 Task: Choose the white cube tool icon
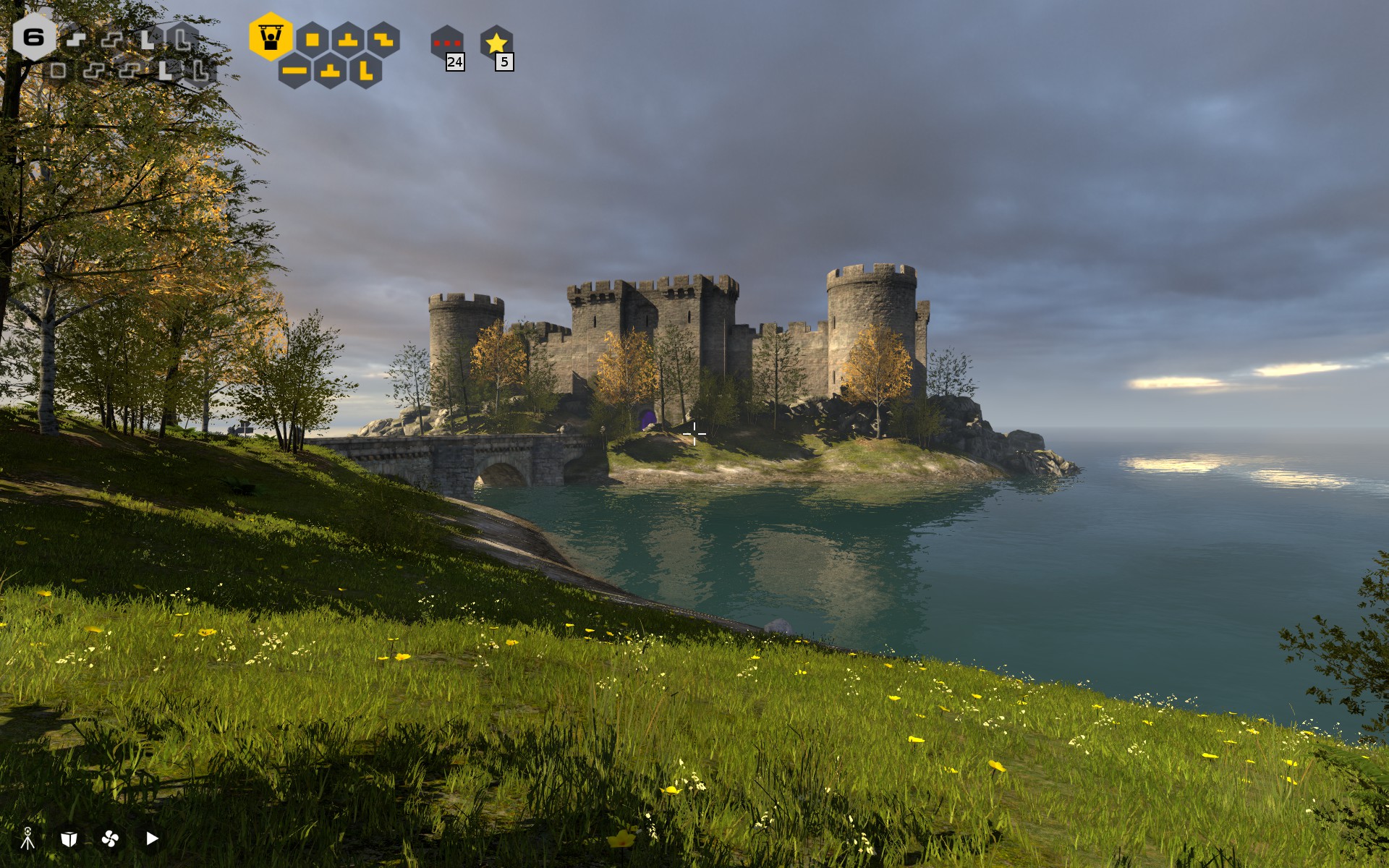[x=69, y=838]
